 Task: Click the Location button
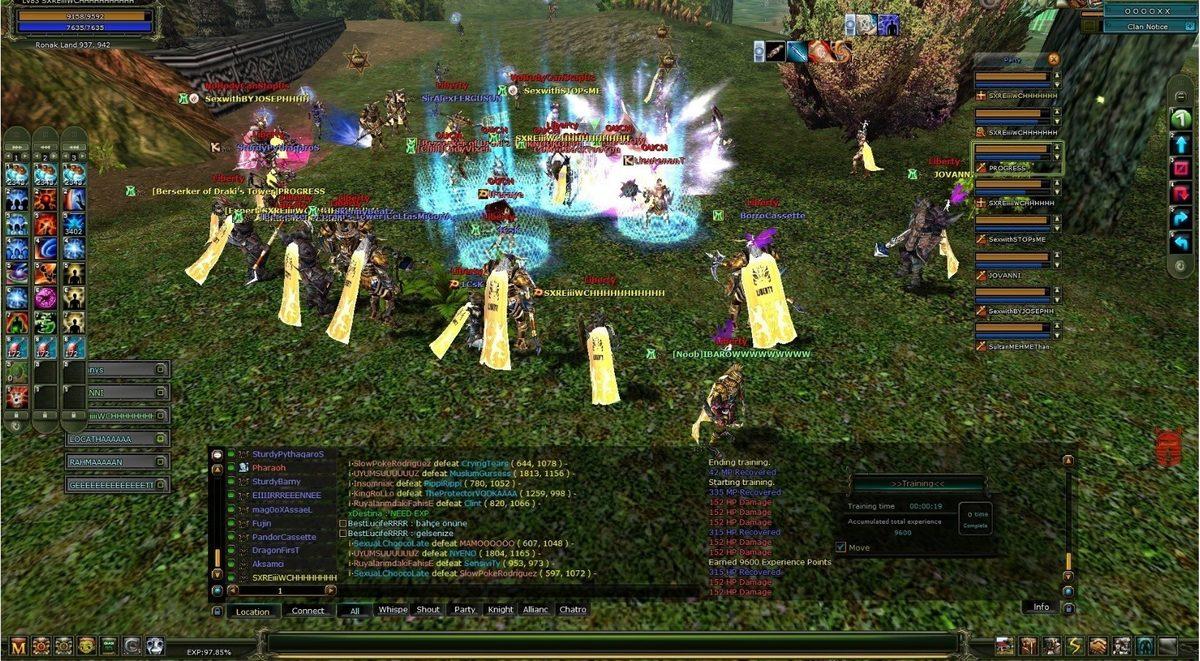coord(252,610)
